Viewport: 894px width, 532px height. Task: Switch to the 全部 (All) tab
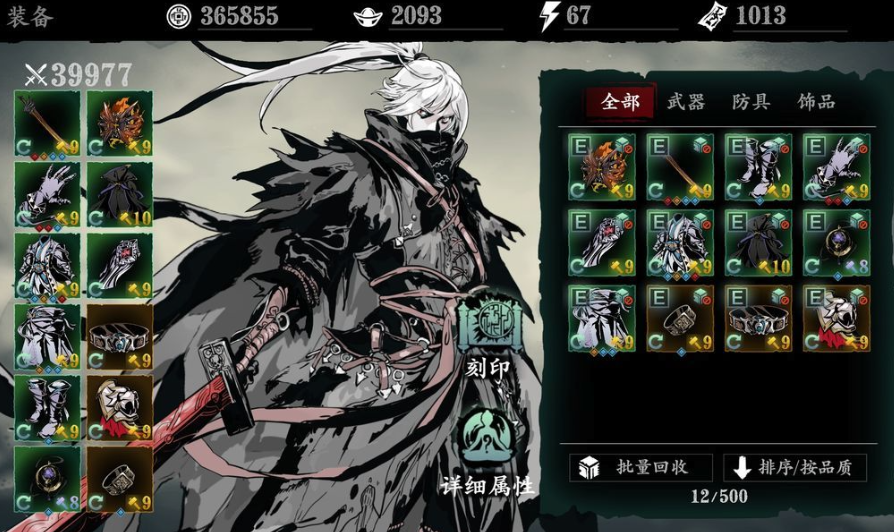pyautogui.click(x=620, y=101)
